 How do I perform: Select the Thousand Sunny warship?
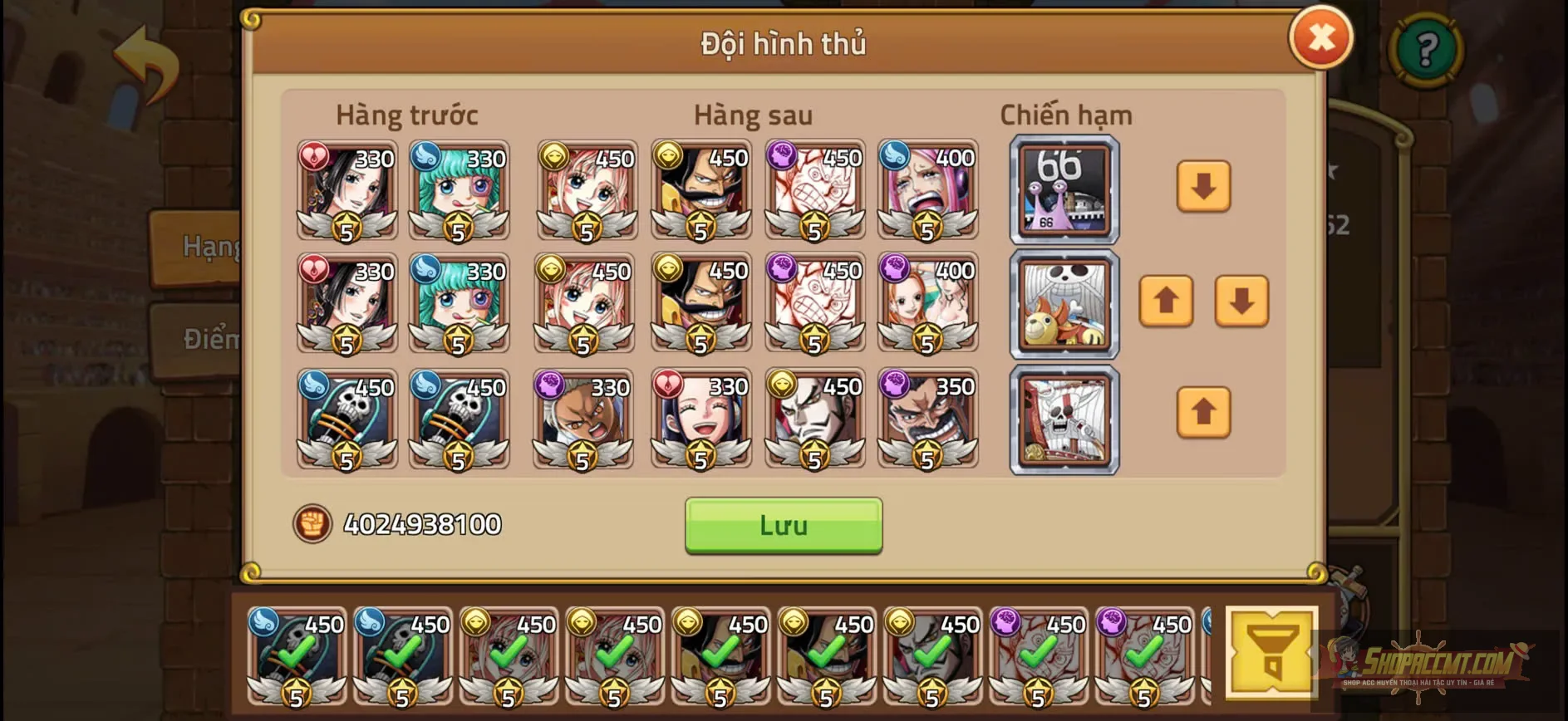1064,306
